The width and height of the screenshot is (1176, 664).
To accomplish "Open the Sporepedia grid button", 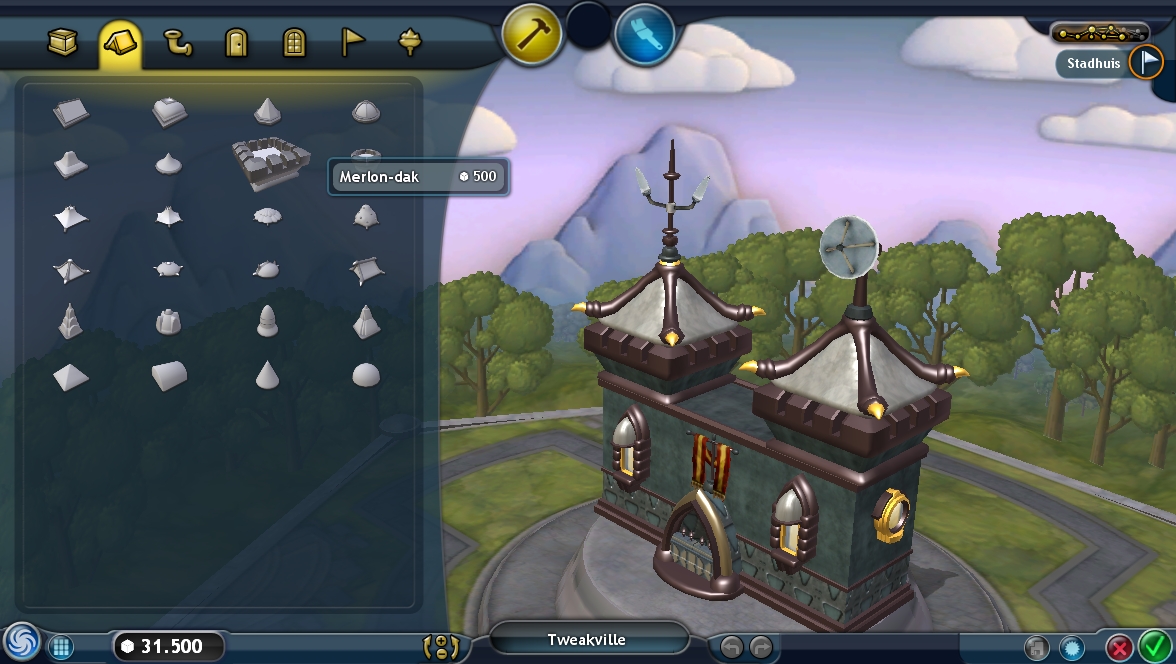I will pos(61,647).
